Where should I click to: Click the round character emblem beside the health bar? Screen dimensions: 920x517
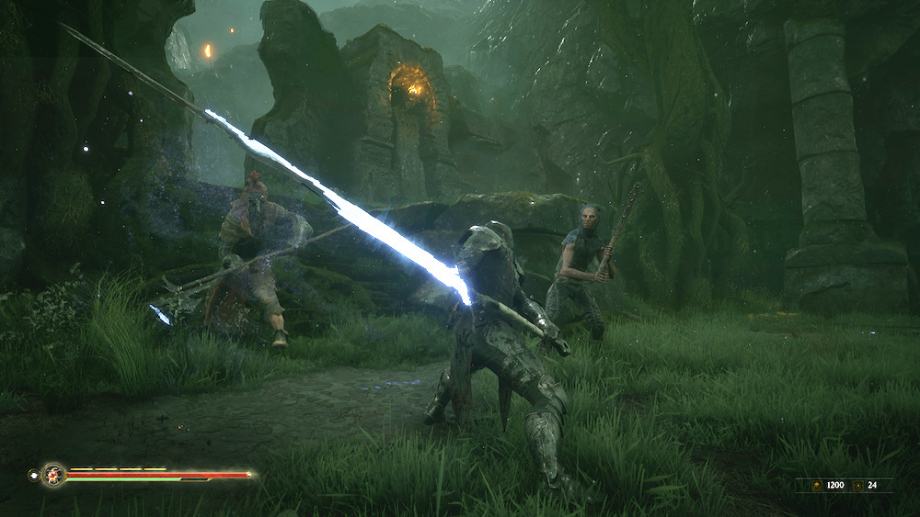[x=53, y=474]
